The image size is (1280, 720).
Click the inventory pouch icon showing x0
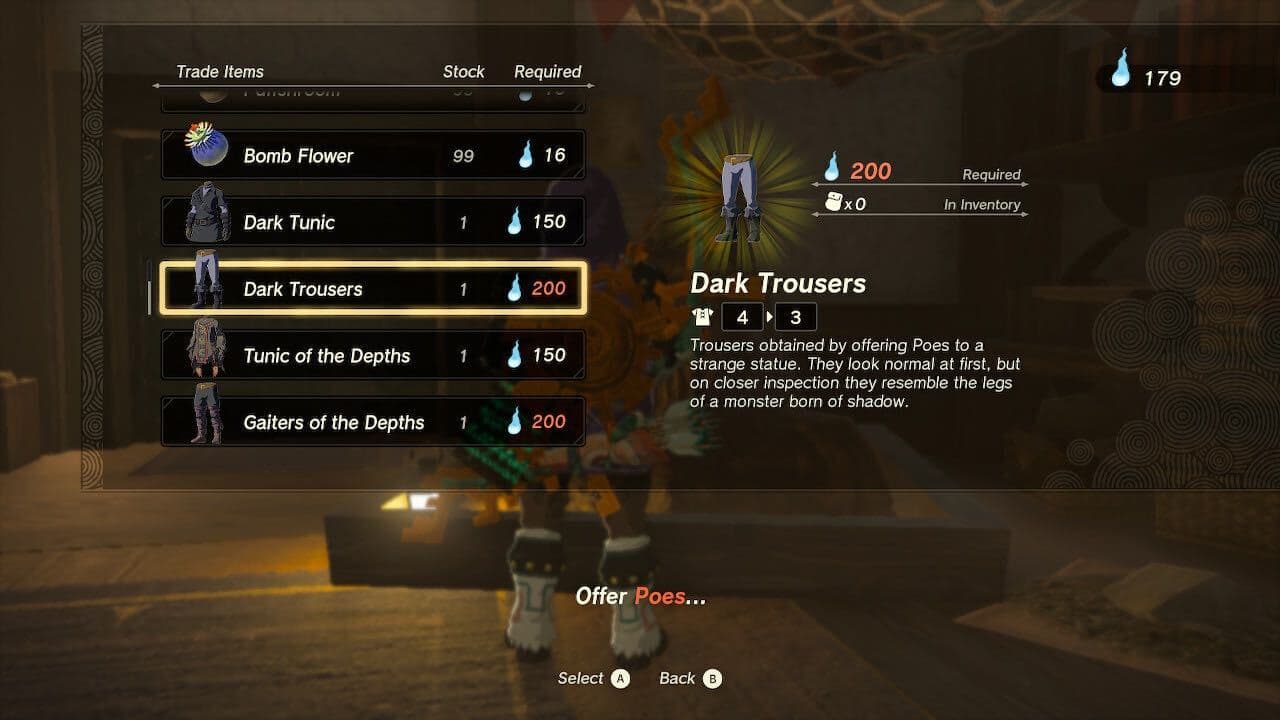click(x=831, y=203)
